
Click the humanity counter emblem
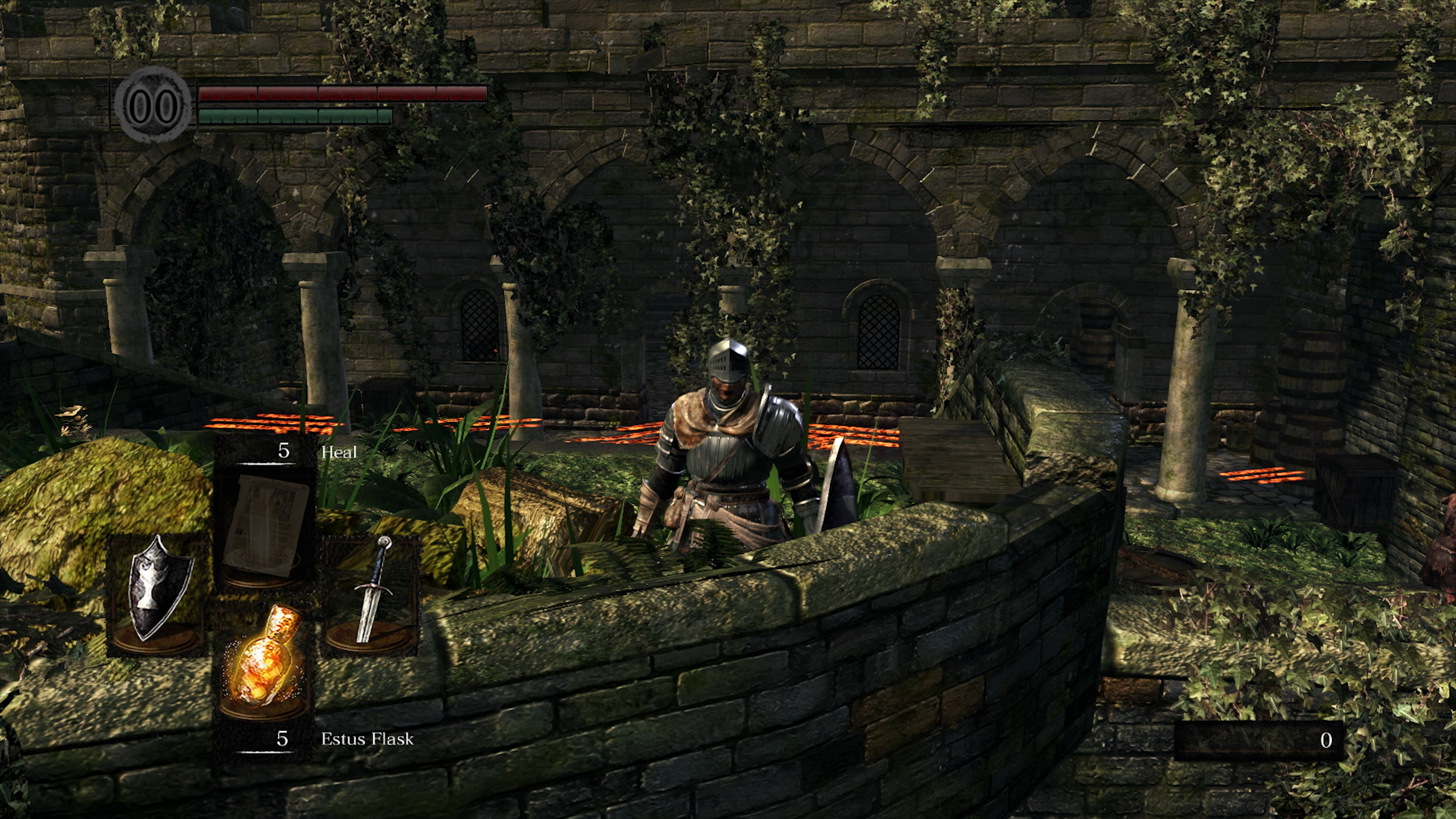click(152, 105)
